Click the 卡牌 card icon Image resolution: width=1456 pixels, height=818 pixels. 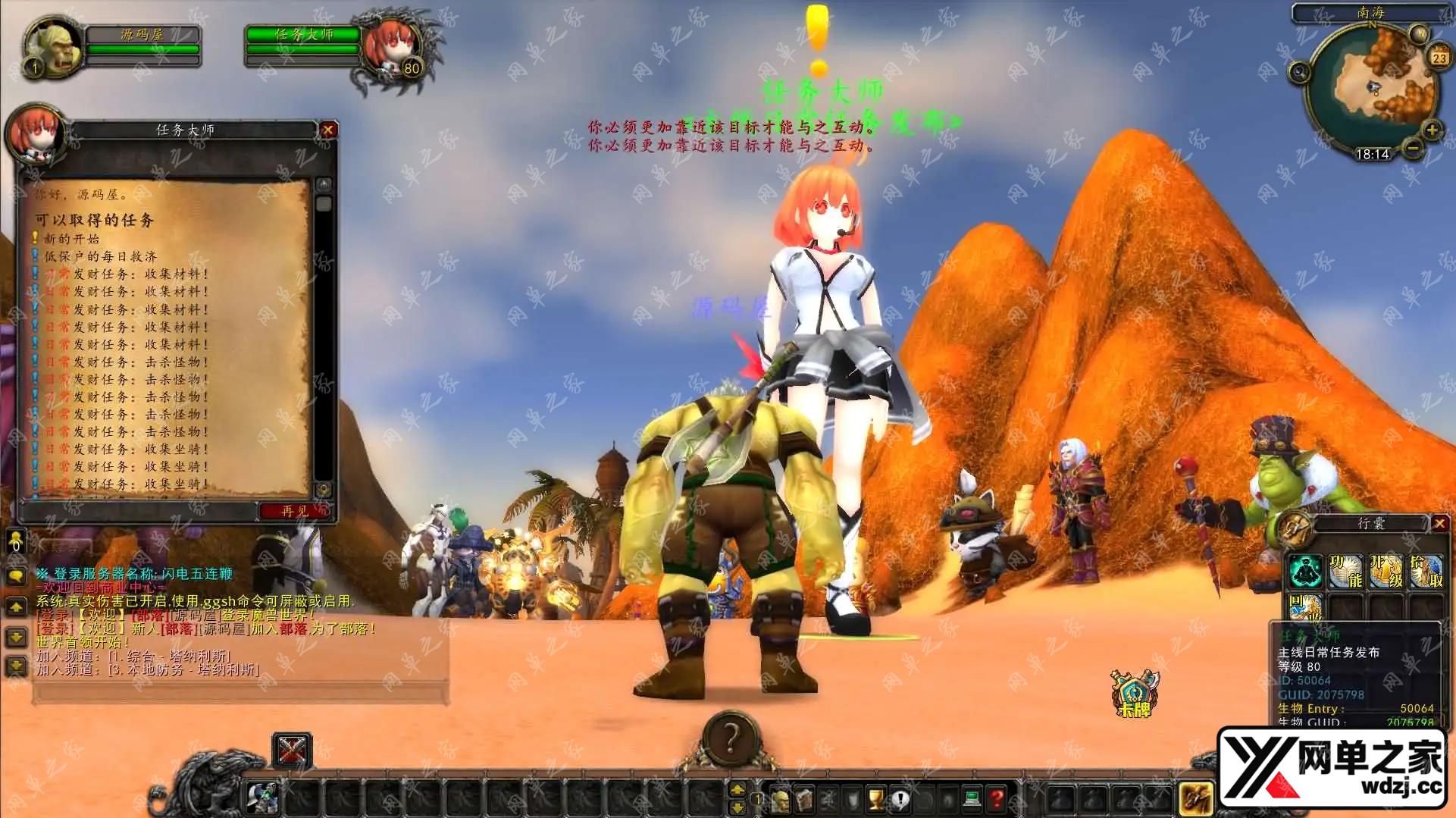[1134, 691]
